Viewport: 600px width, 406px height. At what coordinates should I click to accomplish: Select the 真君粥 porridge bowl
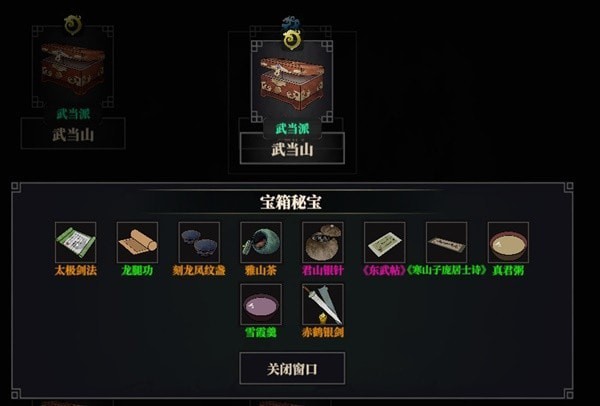coord(508,243)
